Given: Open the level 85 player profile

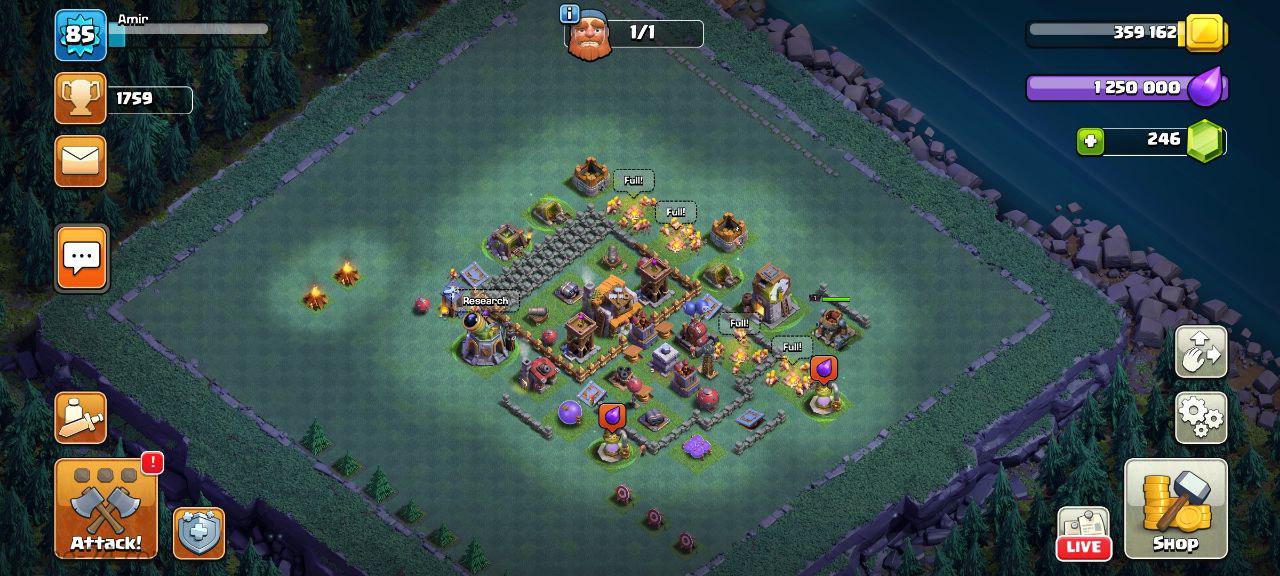Looking at the screenshot, I should tap(80, 35).
